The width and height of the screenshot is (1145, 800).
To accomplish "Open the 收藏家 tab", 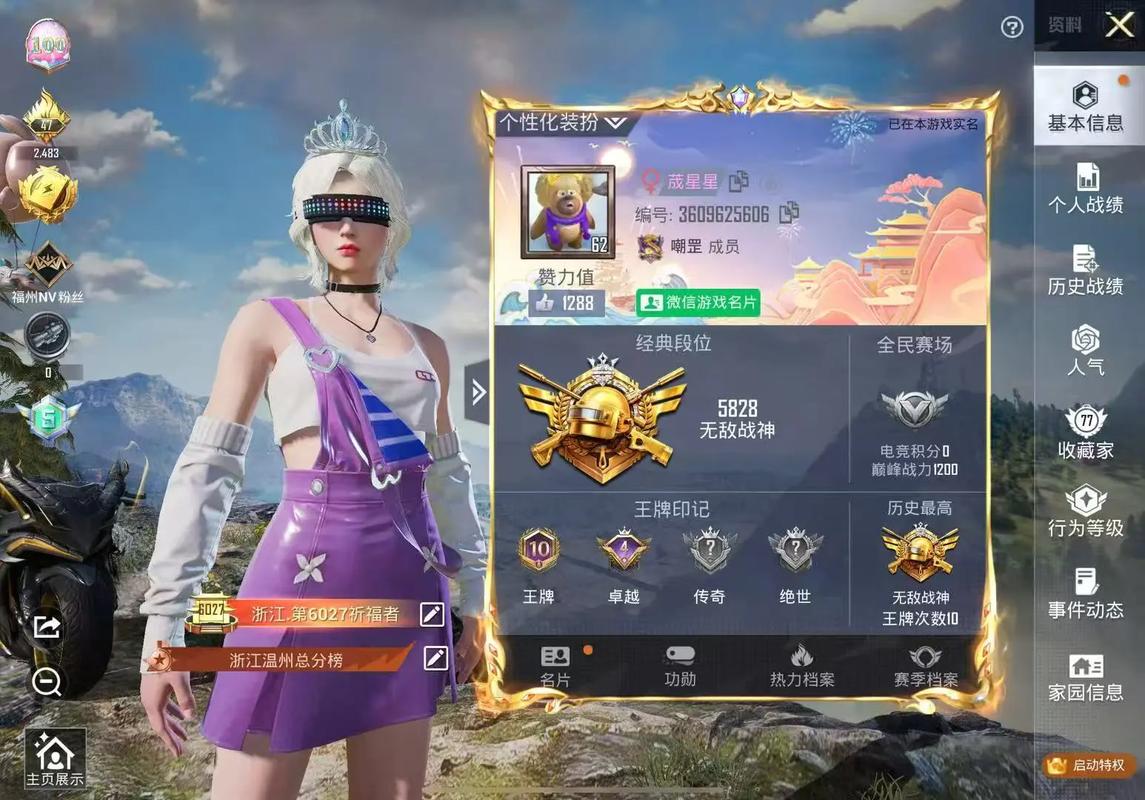I will [x=1085, y=432].
